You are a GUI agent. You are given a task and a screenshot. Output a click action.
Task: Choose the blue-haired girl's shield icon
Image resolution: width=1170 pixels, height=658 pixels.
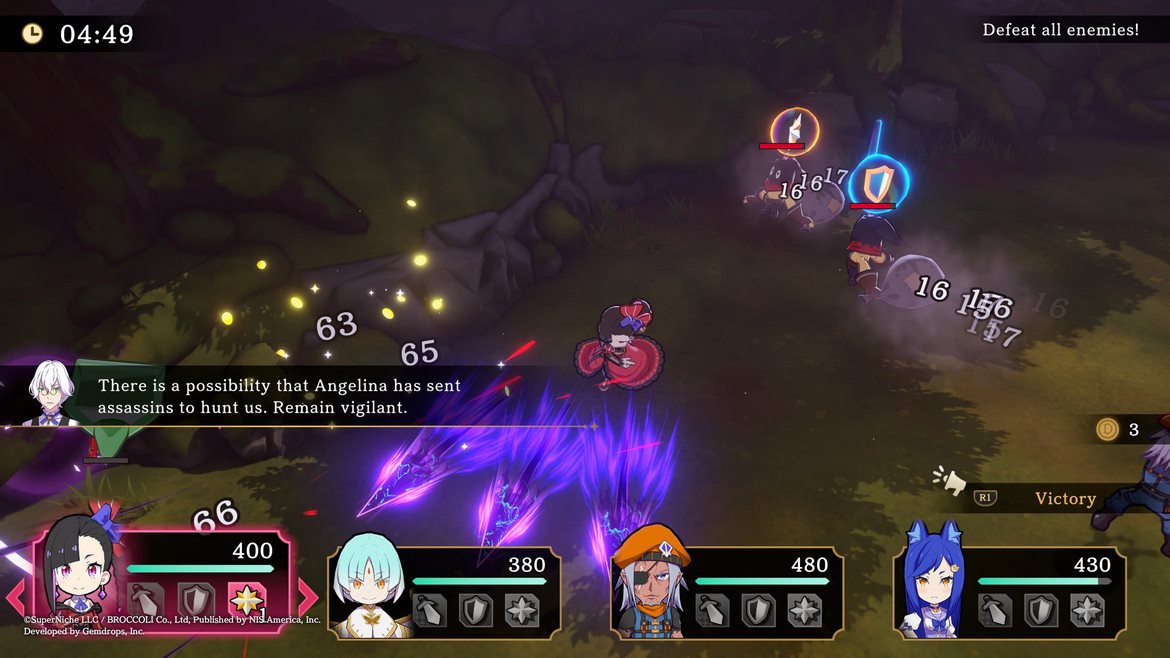[1041, 610]
